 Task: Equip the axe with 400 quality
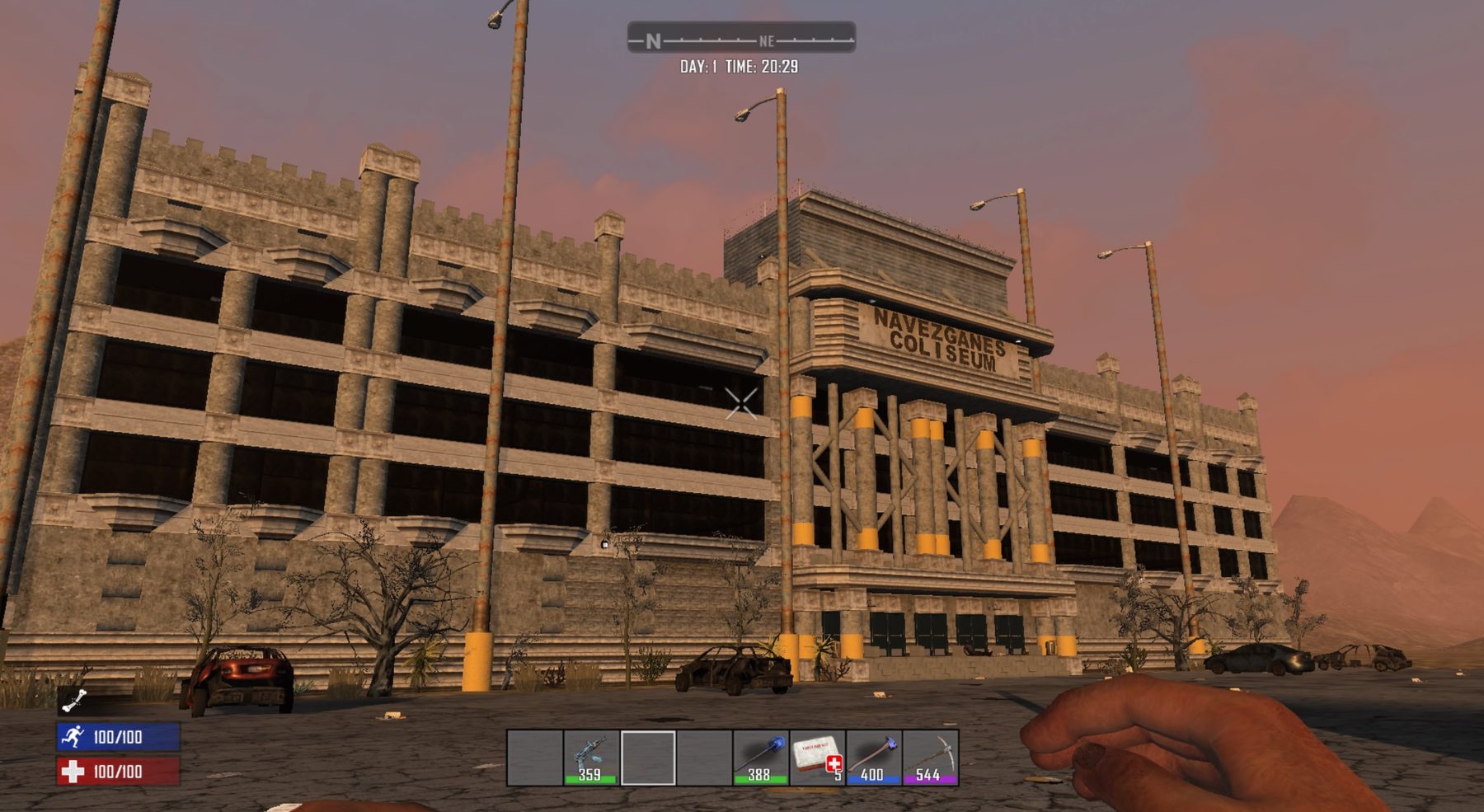(x=873, y=757)
